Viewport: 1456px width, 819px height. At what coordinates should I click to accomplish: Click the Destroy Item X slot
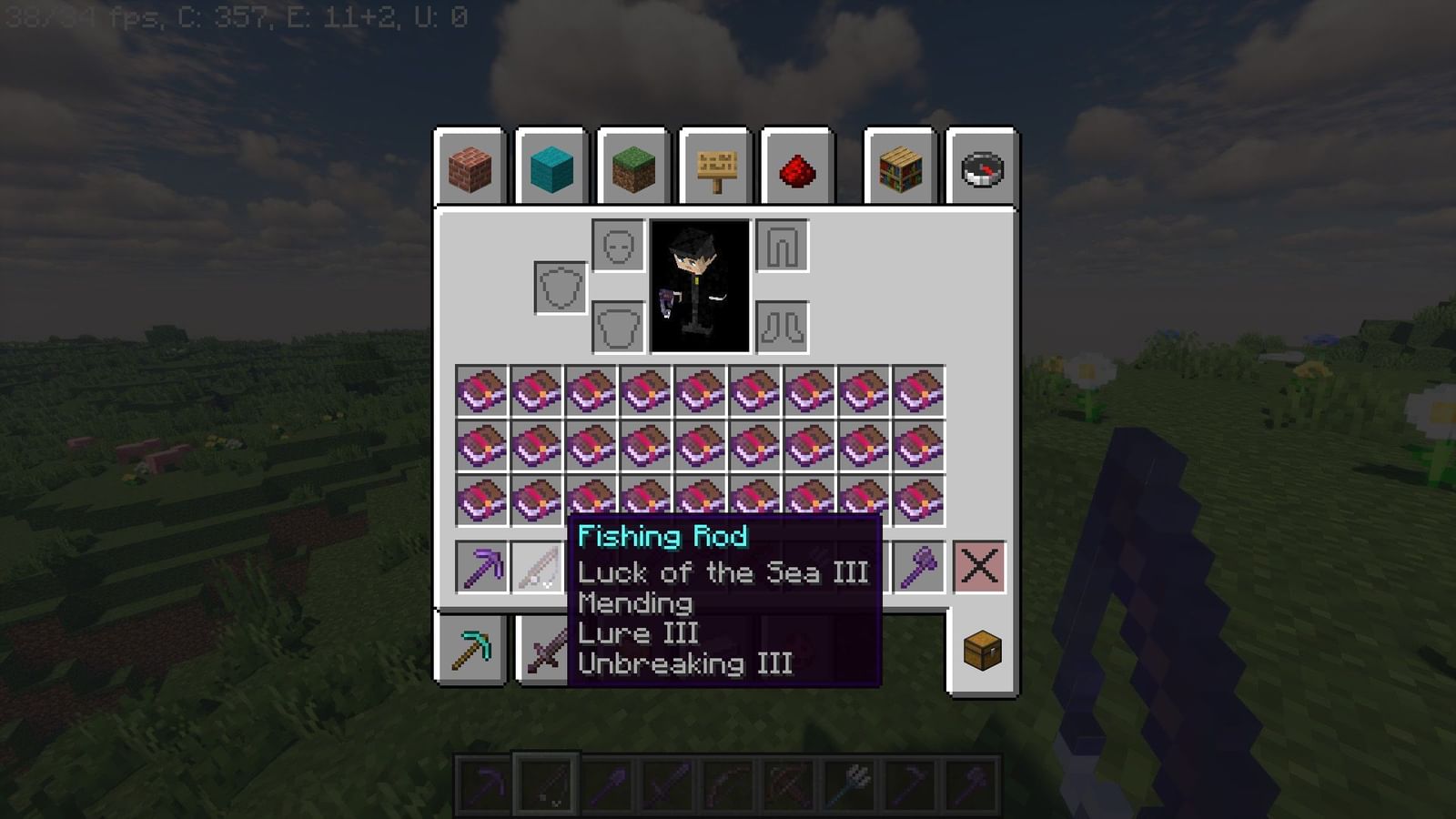pos(981,565)
